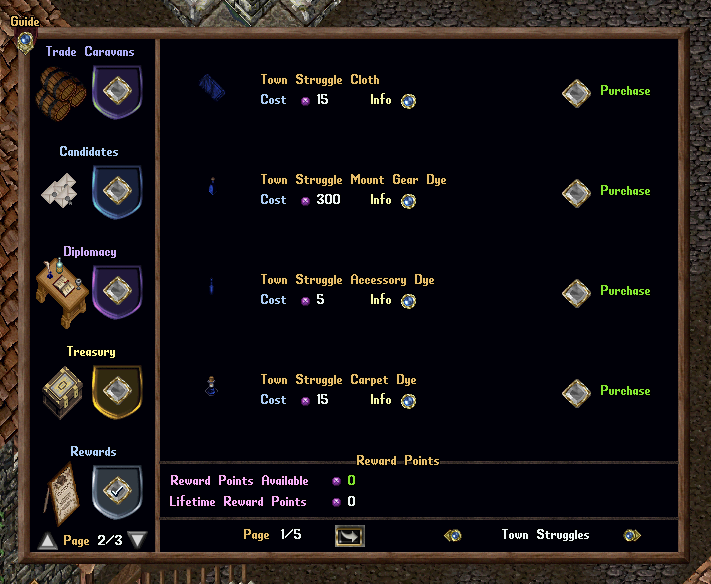Go to next rewards page arrow
This screenshot has width=711, height=584.
pos(351,536)
